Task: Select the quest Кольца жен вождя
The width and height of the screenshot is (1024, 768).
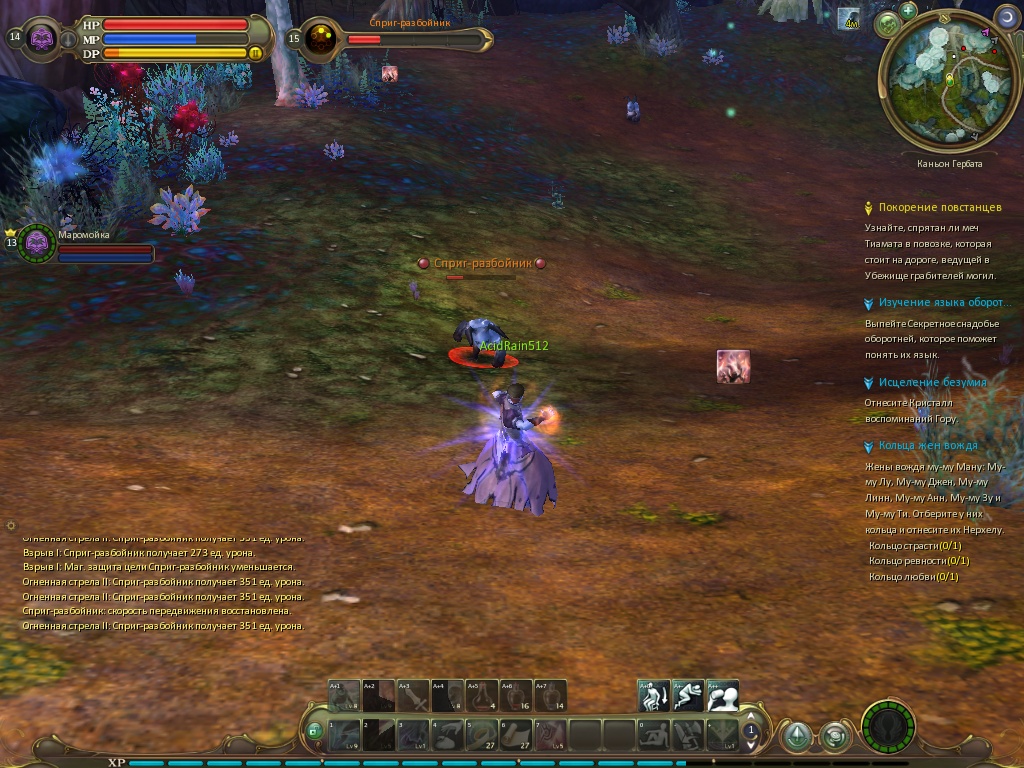Action: 928,445
